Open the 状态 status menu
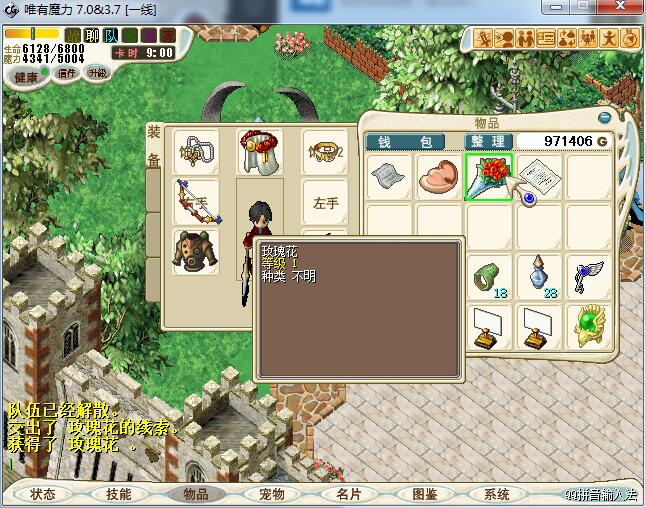The image size is (646, 508). [43, 494]
